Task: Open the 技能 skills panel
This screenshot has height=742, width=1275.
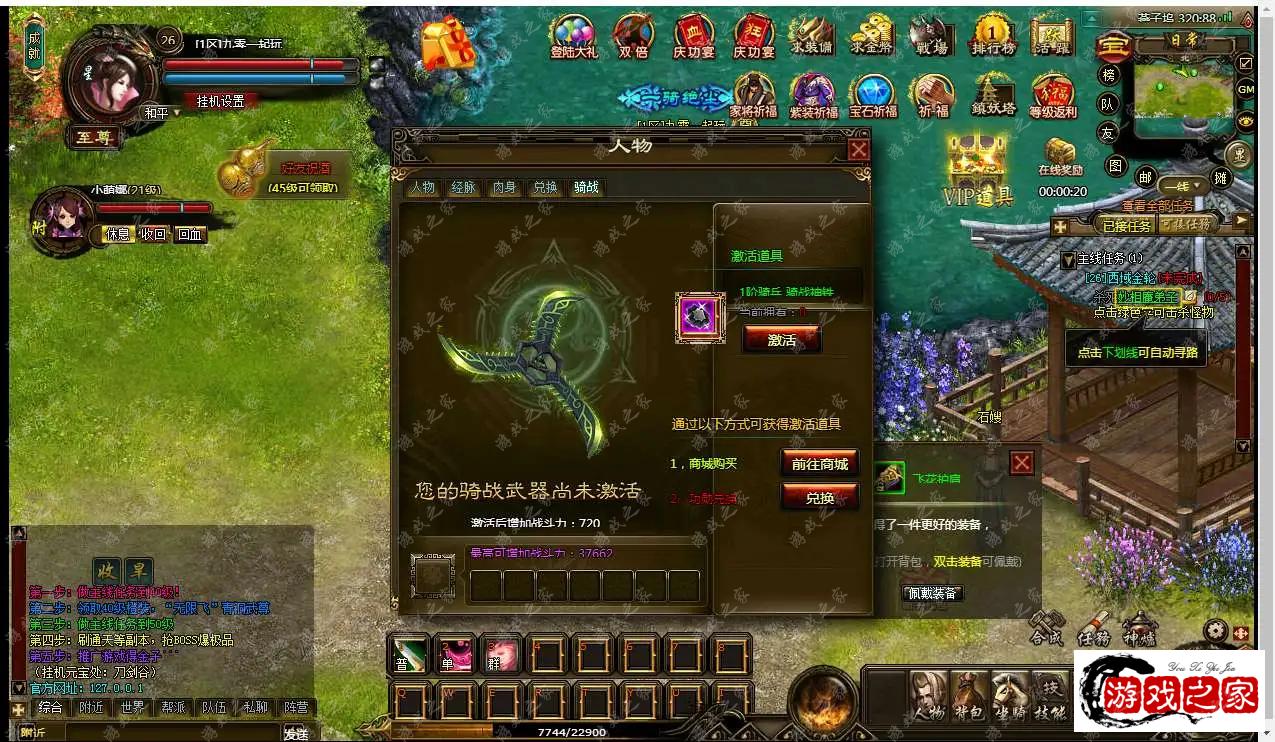Action: pyautogui.click(x=1050, y=697)
